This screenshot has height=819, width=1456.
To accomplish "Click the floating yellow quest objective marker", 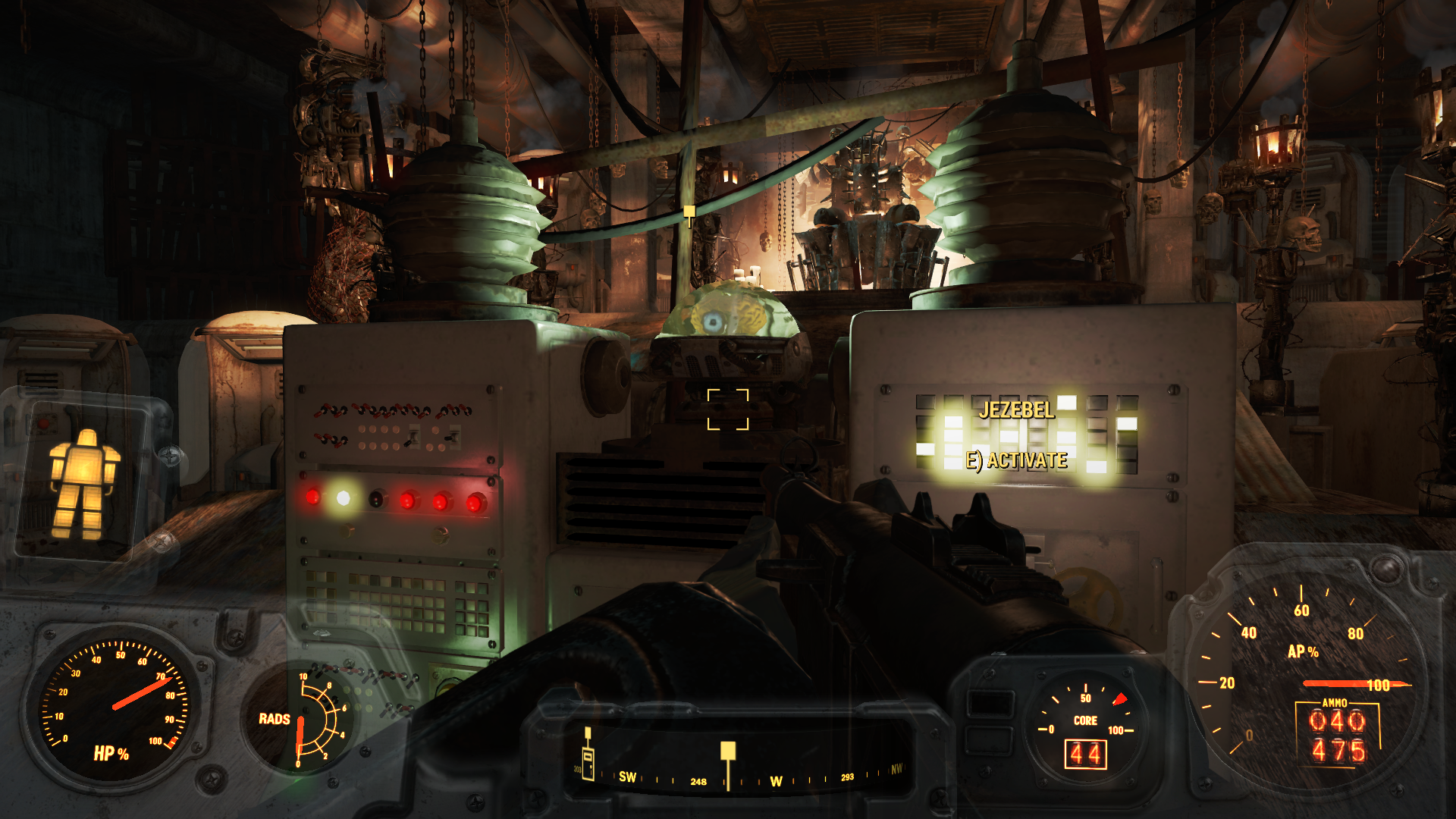I will [x=689, y=212].
